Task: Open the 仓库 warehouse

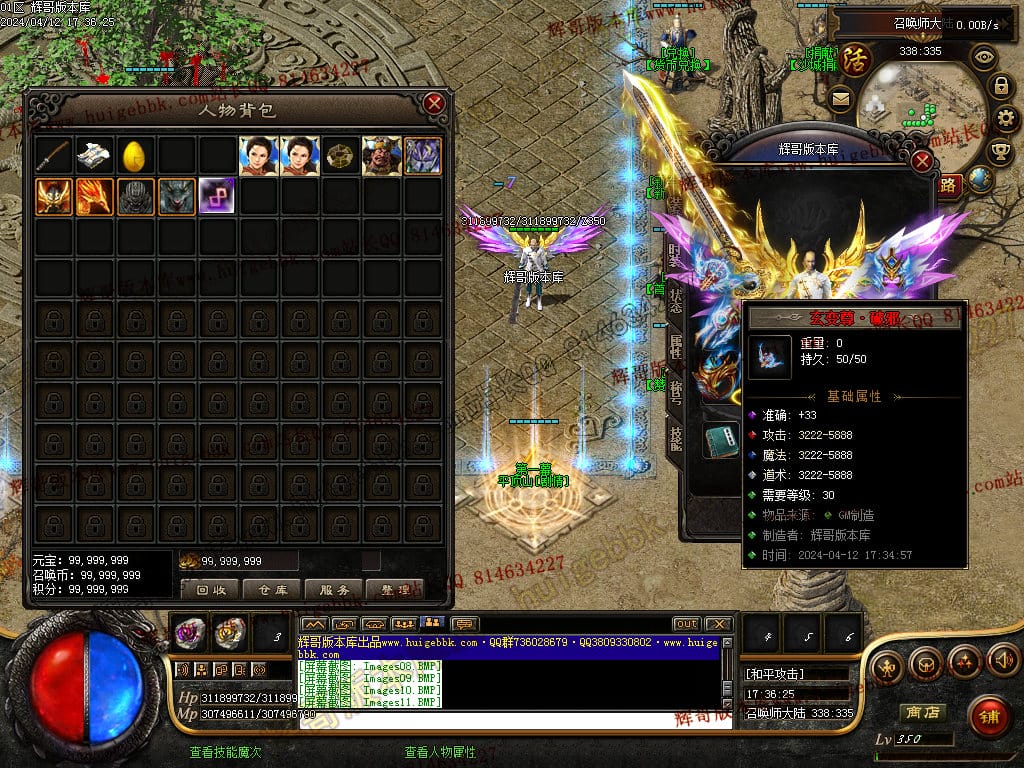Action: 272,590
